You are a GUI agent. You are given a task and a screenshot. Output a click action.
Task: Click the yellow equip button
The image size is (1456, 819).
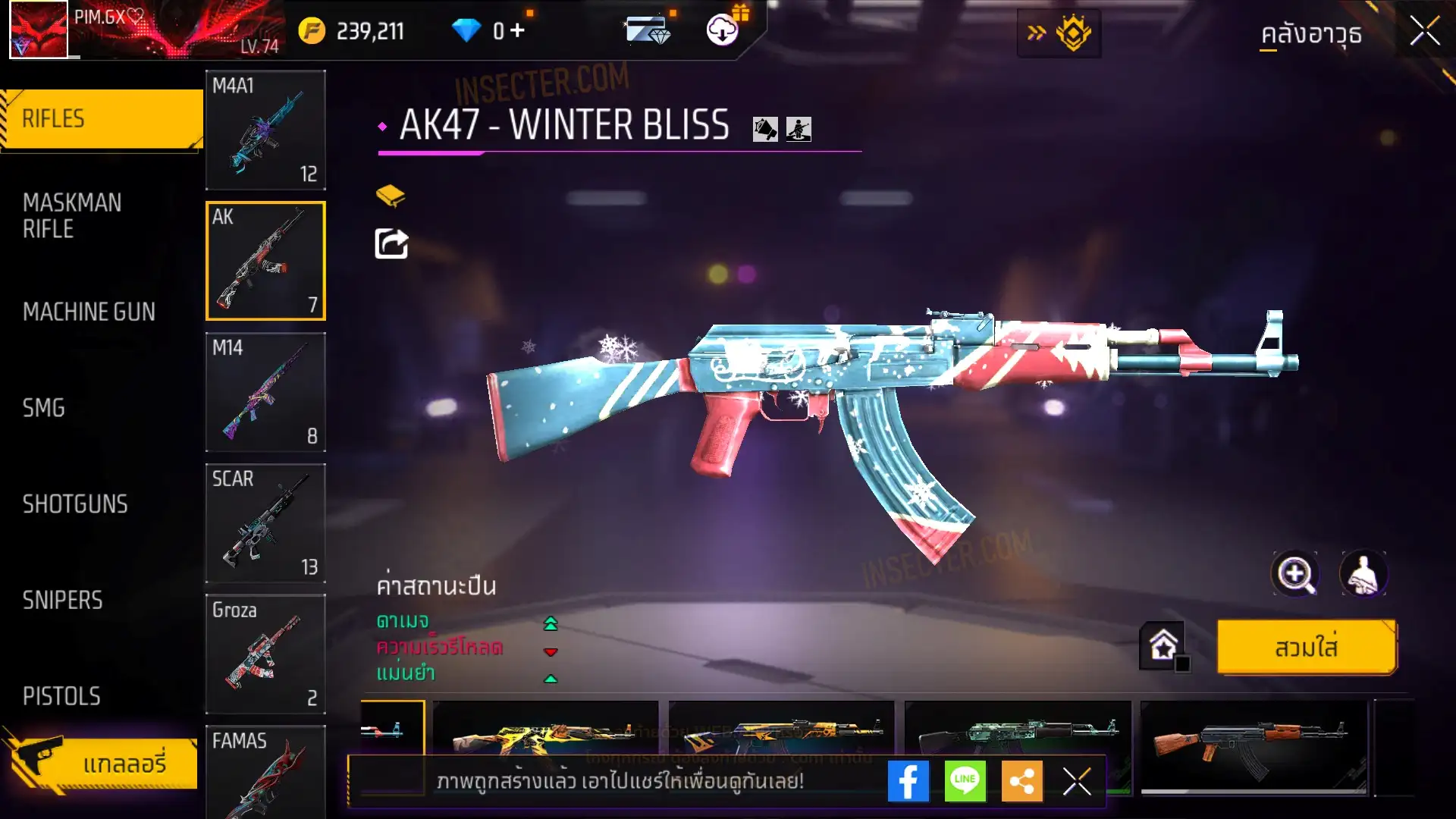(1306, 648)
